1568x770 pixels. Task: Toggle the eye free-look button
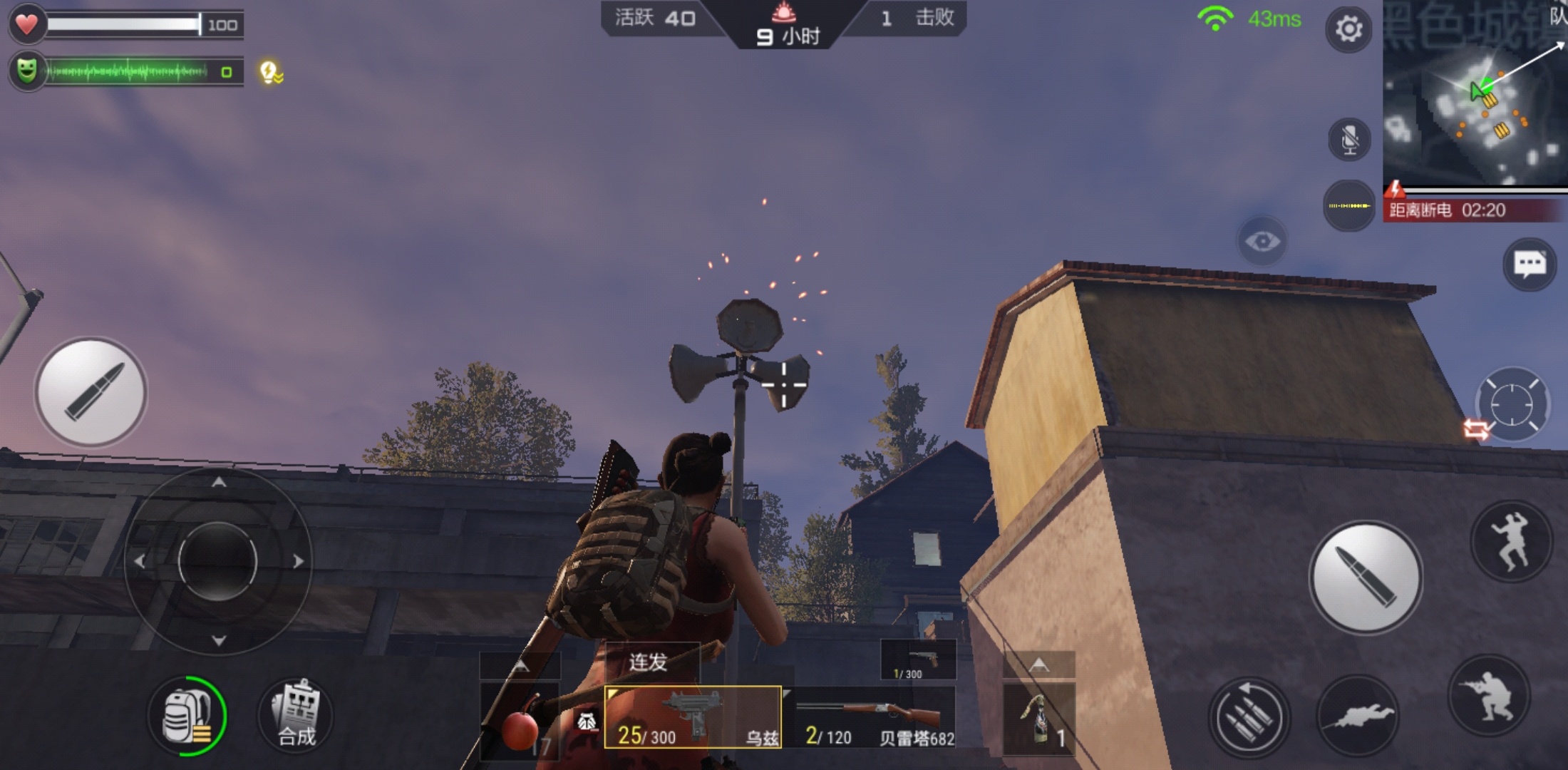(1262, 242)
